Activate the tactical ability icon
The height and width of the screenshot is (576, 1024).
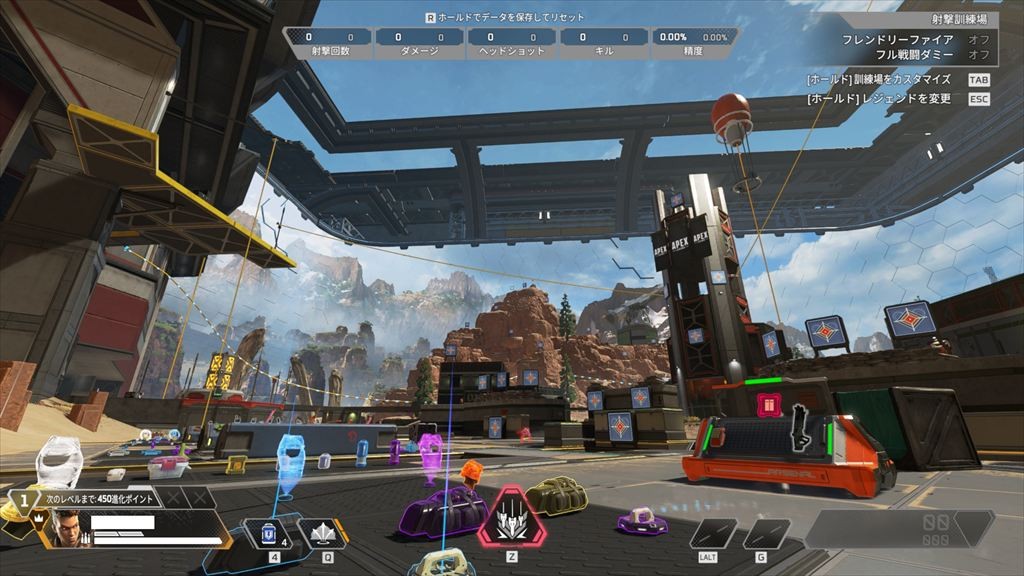322,534
